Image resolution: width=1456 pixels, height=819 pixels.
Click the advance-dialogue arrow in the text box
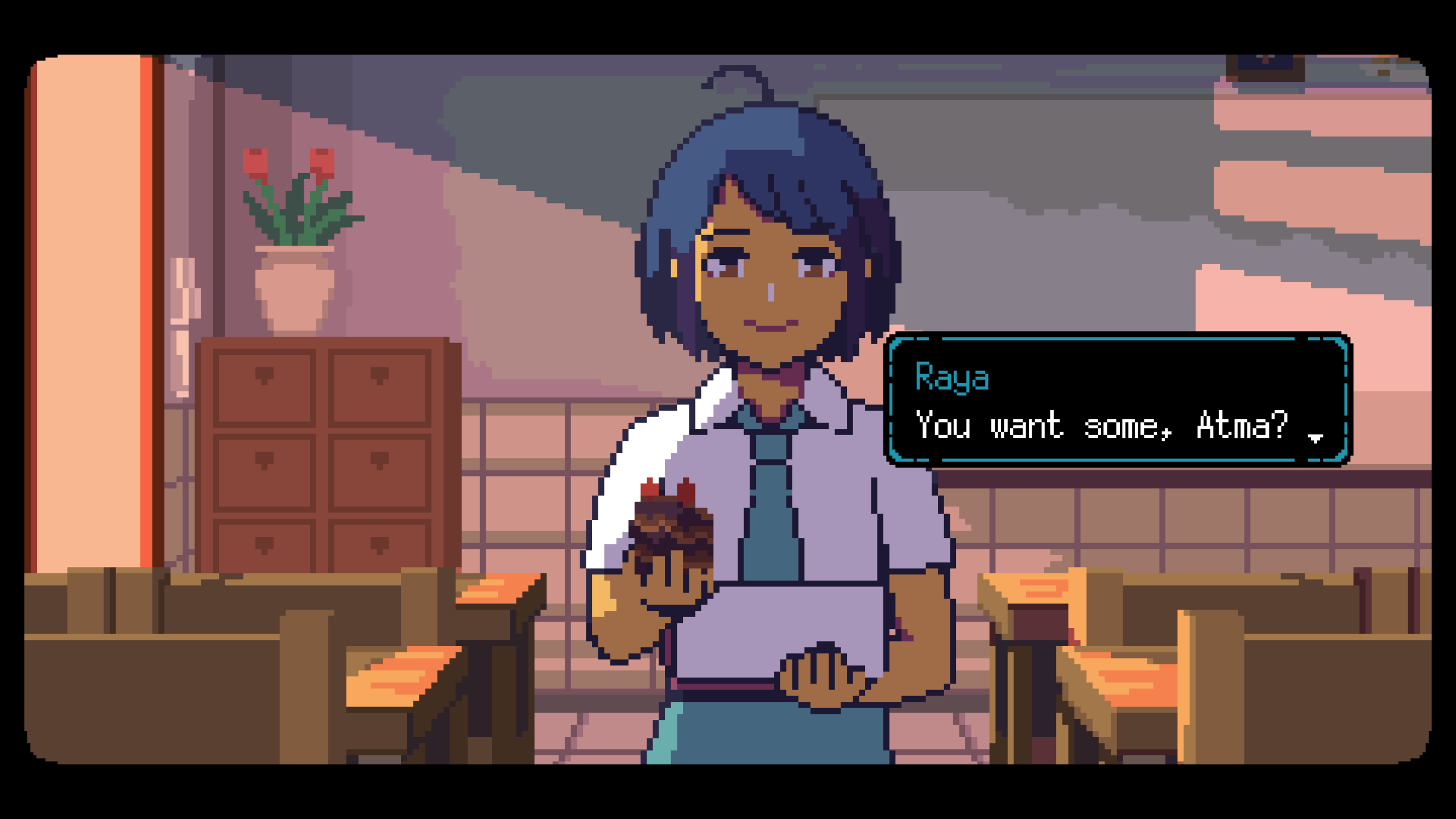(1316, 438)
